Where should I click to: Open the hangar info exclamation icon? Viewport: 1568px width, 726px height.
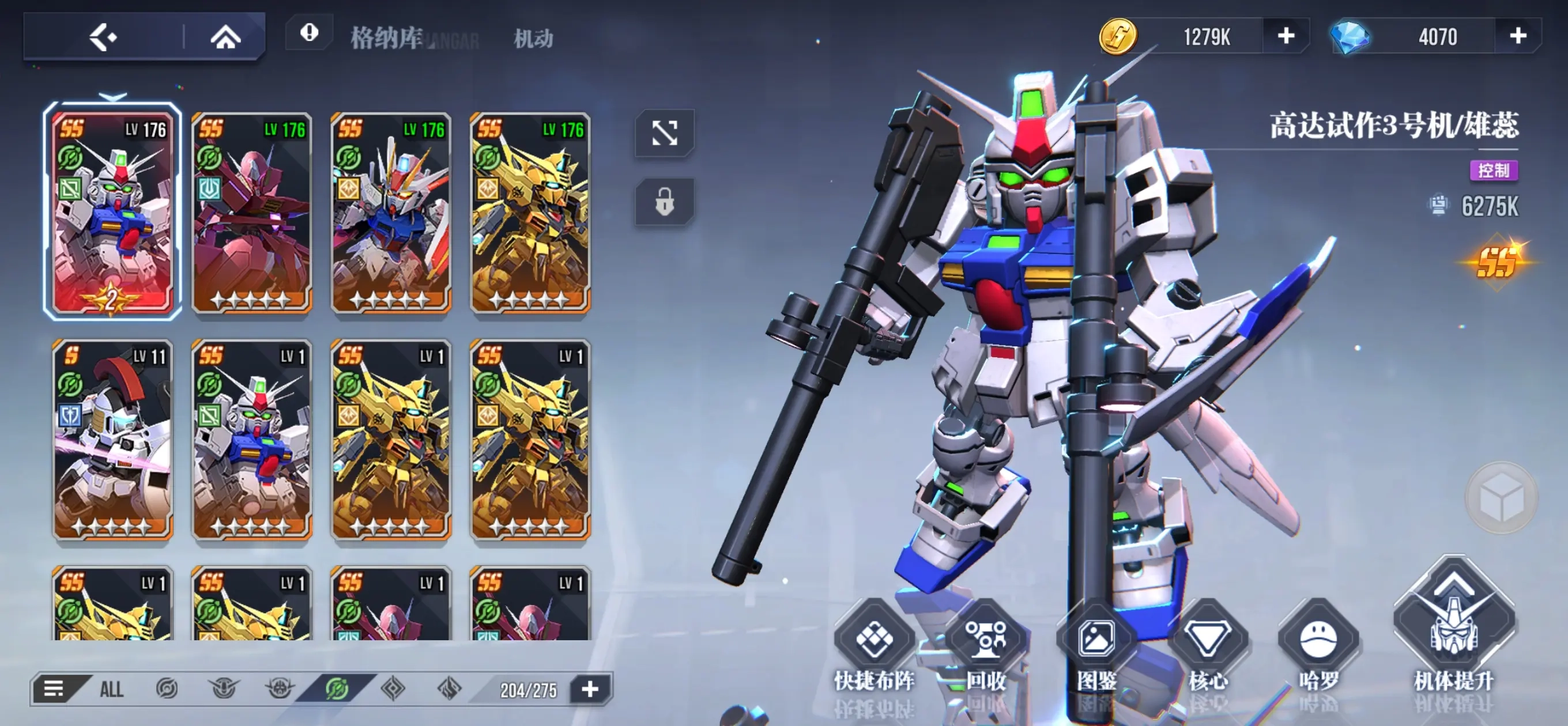pos(309,33)
